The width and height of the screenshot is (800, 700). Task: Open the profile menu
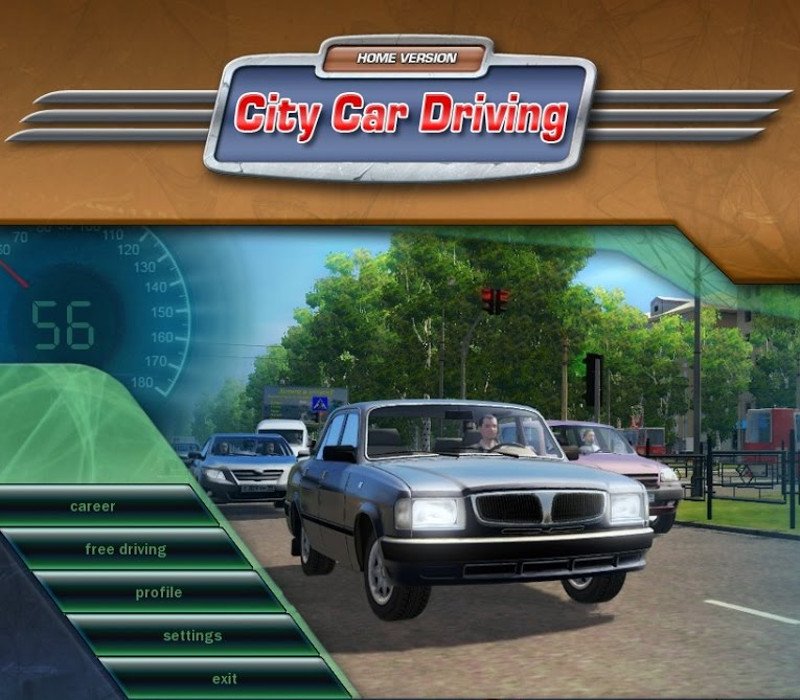pyautogui.click(x=159, y=592)
